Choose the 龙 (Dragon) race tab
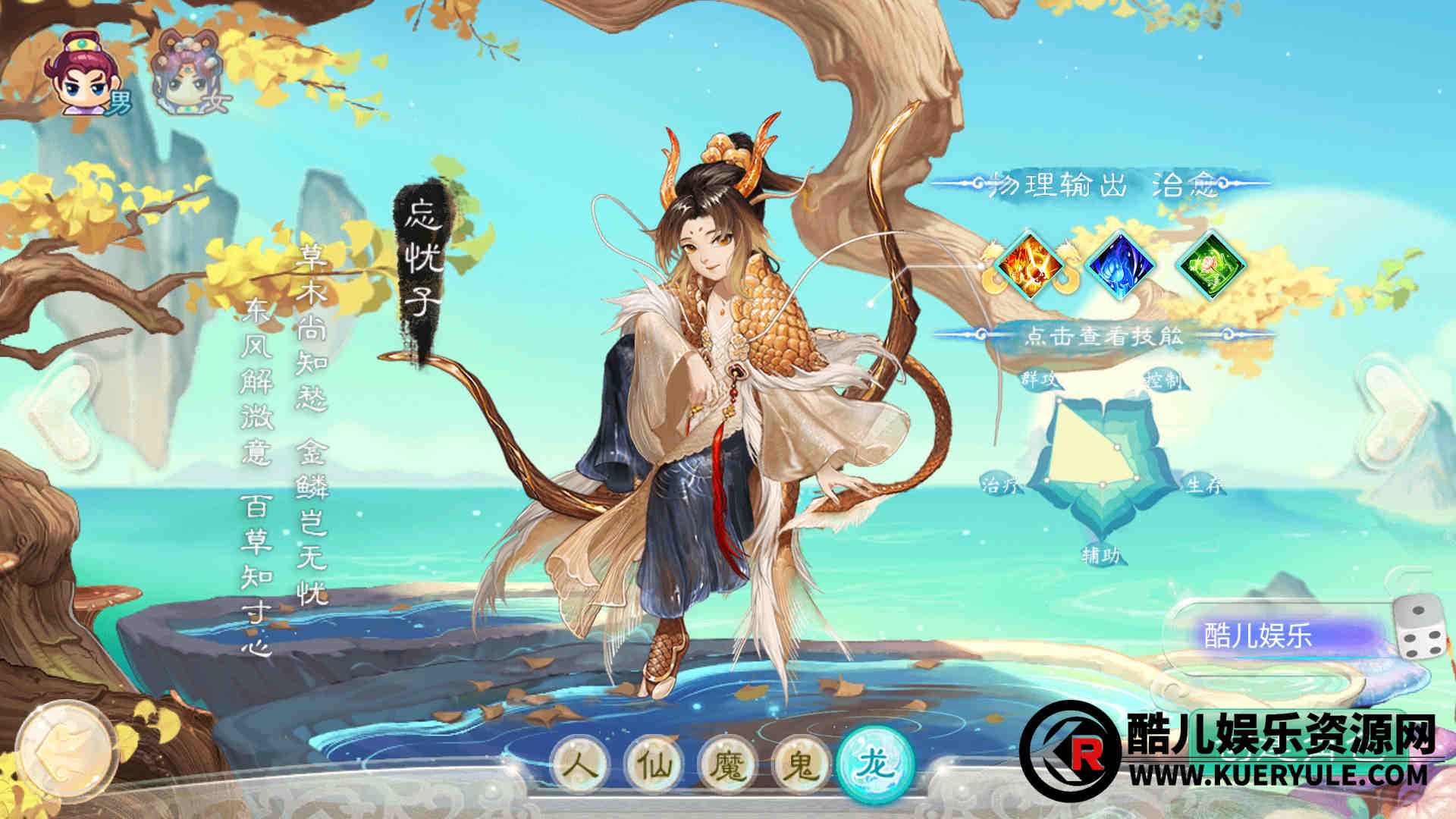Screen dimensions: 1456x819 [875, 763]
